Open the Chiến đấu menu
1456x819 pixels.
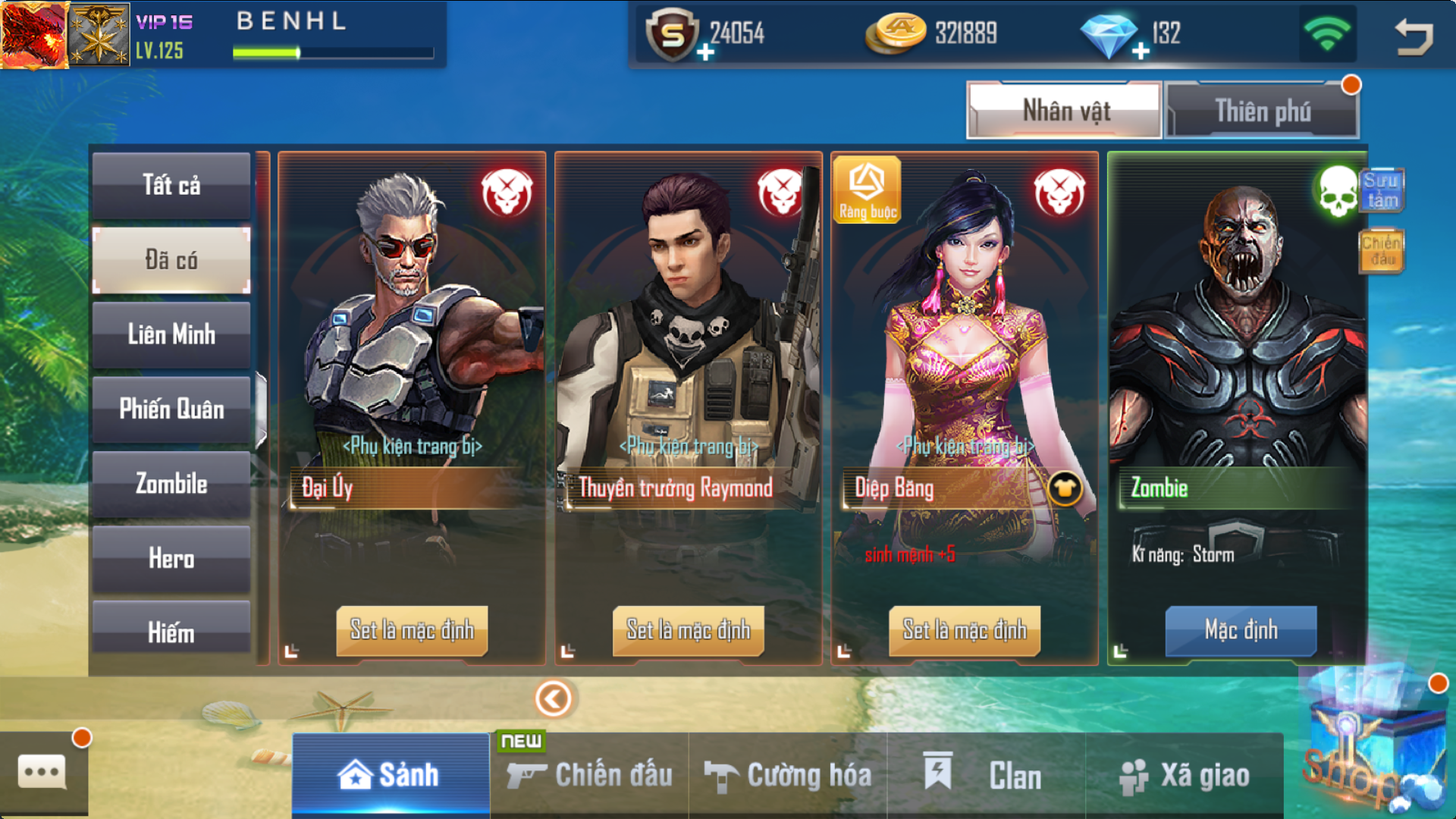[590, 775]
